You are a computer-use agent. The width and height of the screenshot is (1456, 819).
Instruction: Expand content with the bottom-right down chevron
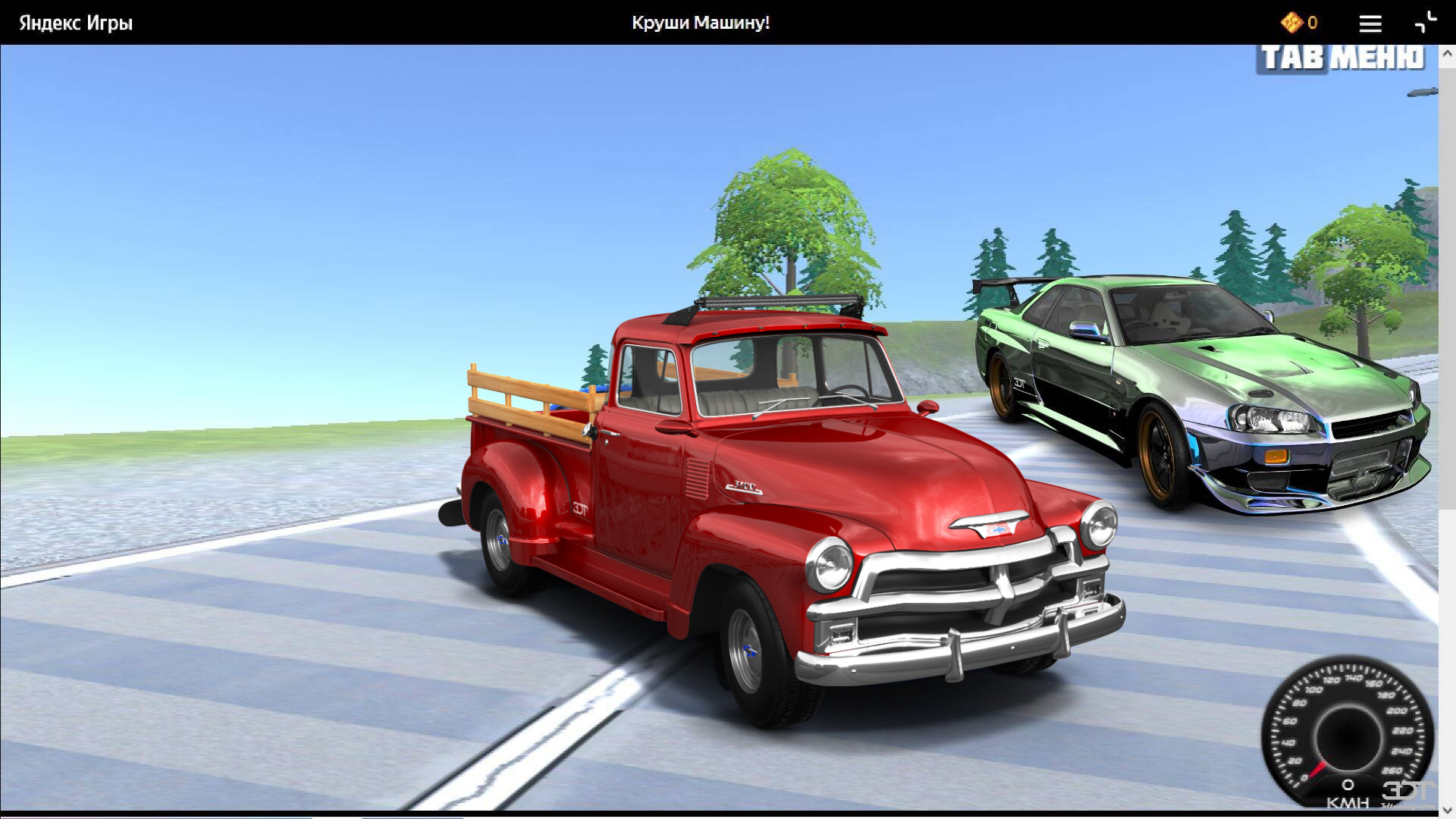point(1447,811)
